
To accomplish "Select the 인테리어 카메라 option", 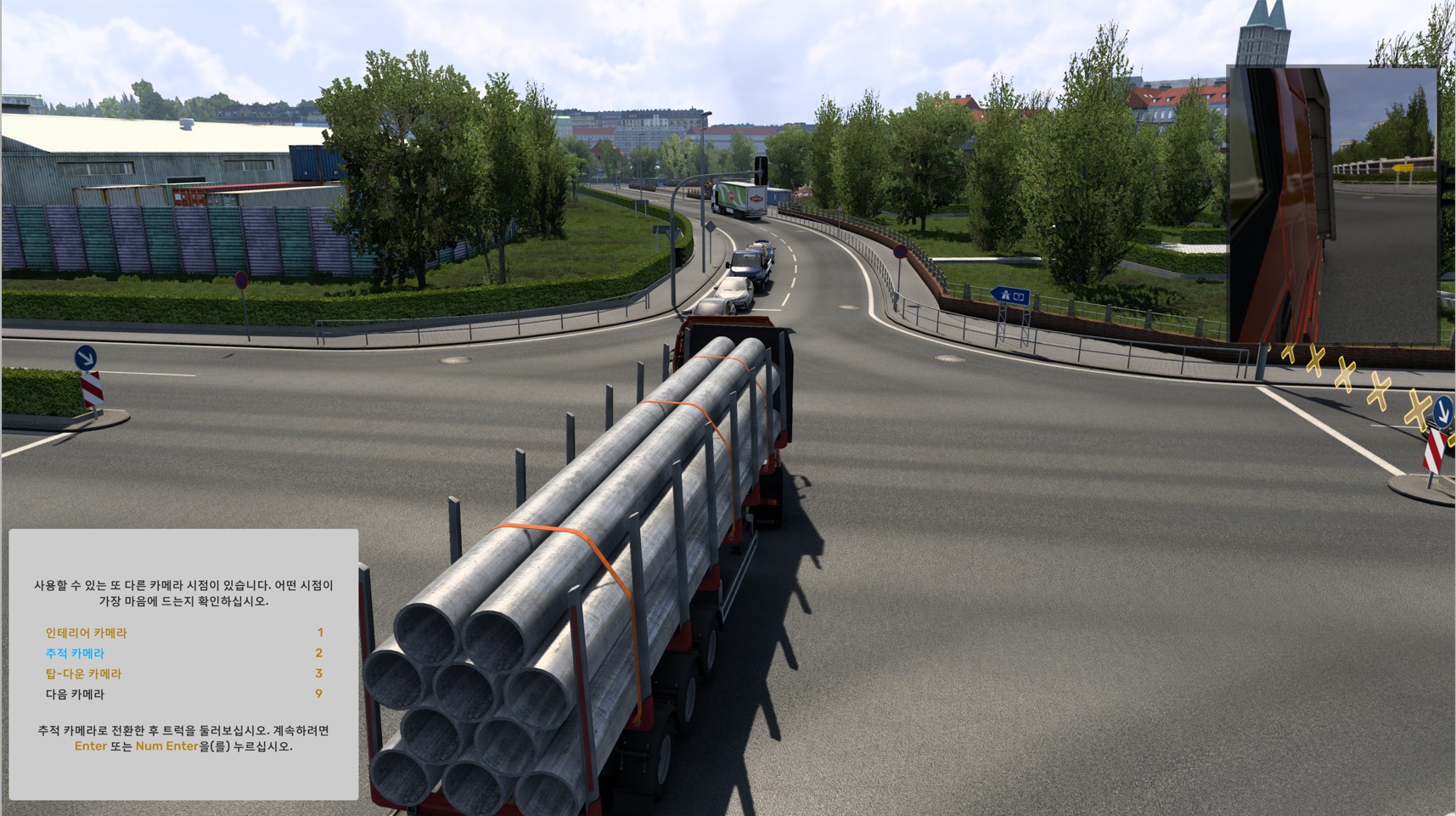I will 86,633.
